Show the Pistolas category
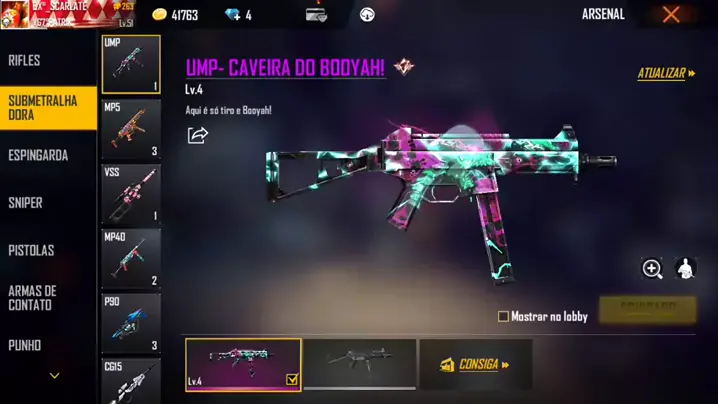Image resolution: width=718 pixels, height=404 pixels. tap(31, 250)
